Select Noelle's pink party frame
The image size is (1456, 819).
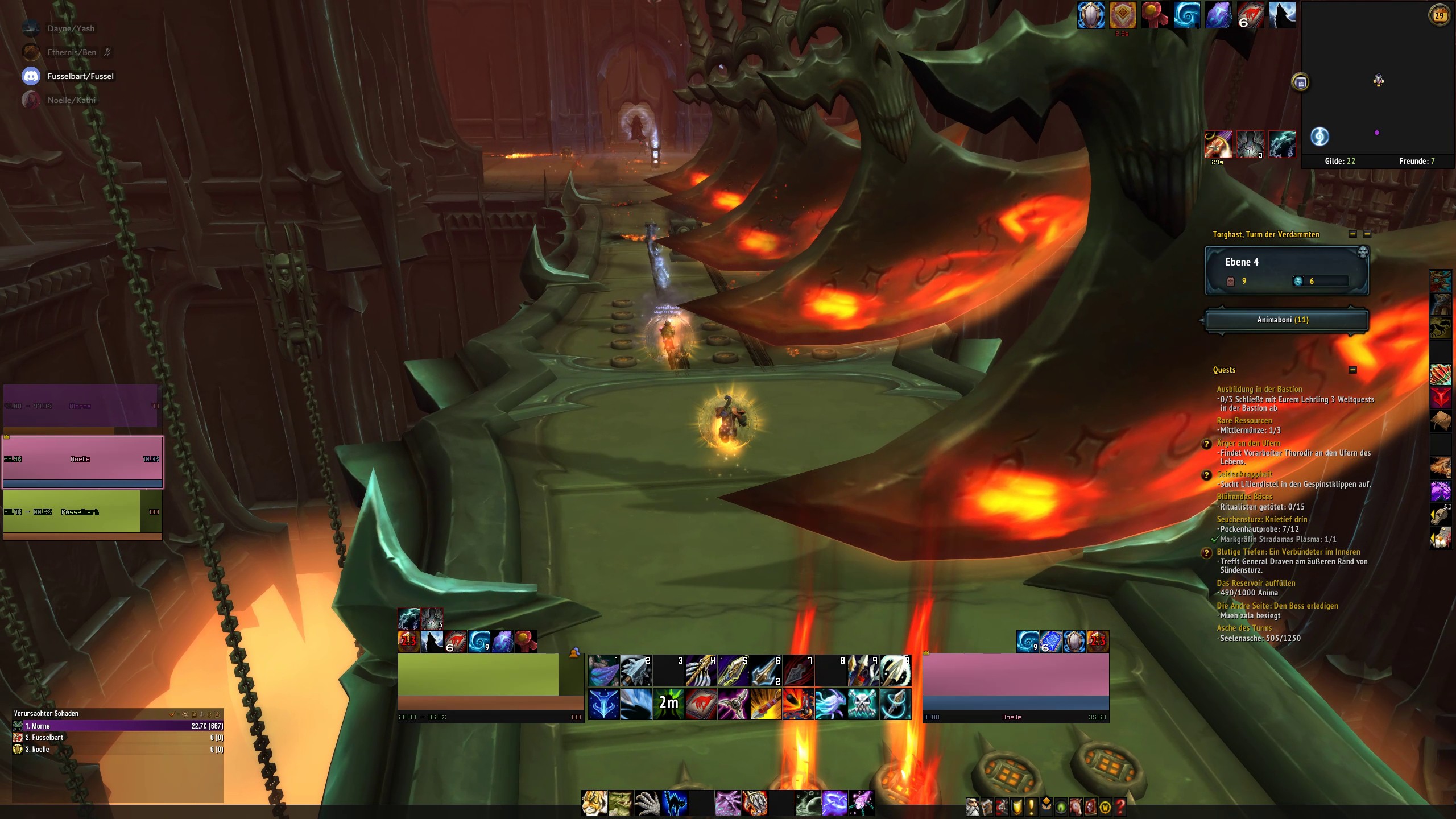(x=83, y=461)
